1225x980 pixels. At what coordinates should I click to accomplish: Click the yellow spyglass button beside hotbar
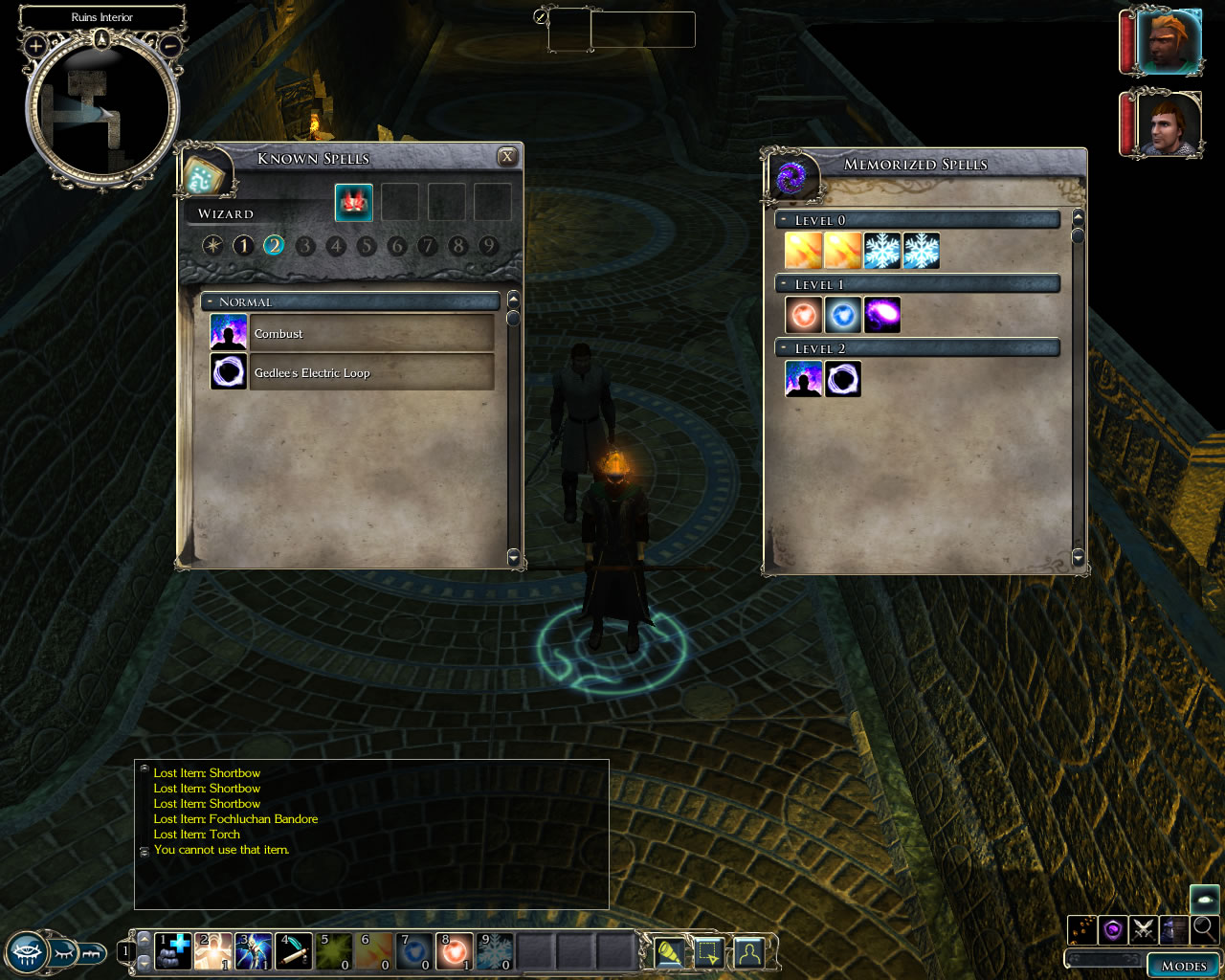(x=669, y=953)
